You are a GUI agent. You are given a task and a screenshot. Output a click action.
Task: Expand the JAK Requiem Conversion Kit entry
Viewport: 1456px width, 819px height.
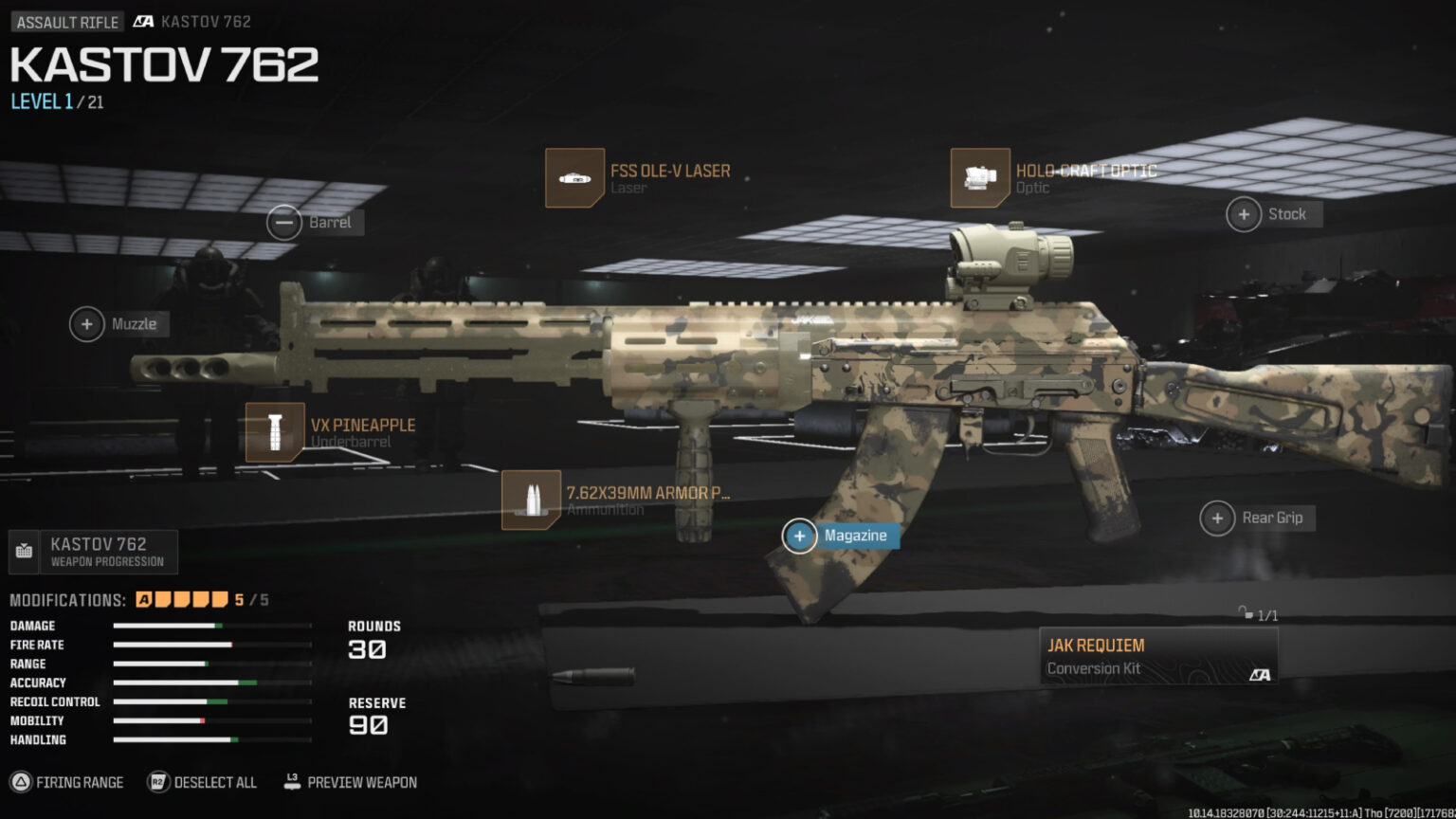coord(1158,654)
